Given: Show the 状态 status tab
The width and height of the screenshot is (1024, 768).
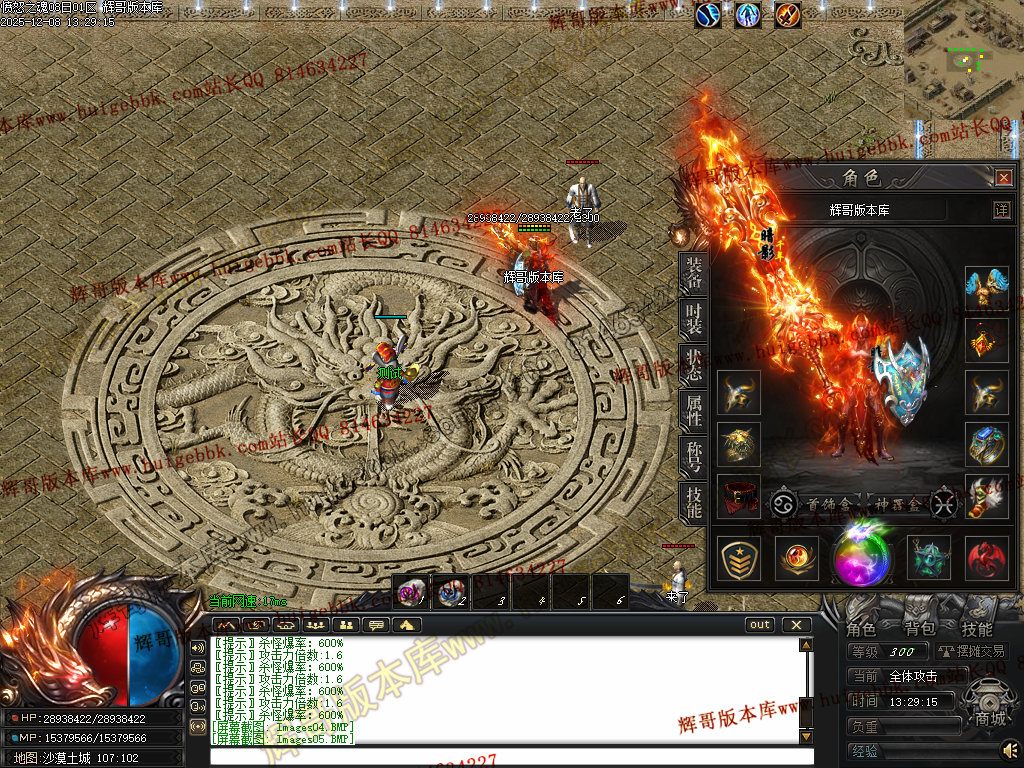Looking at the screenshot, I should pos(693,367).
